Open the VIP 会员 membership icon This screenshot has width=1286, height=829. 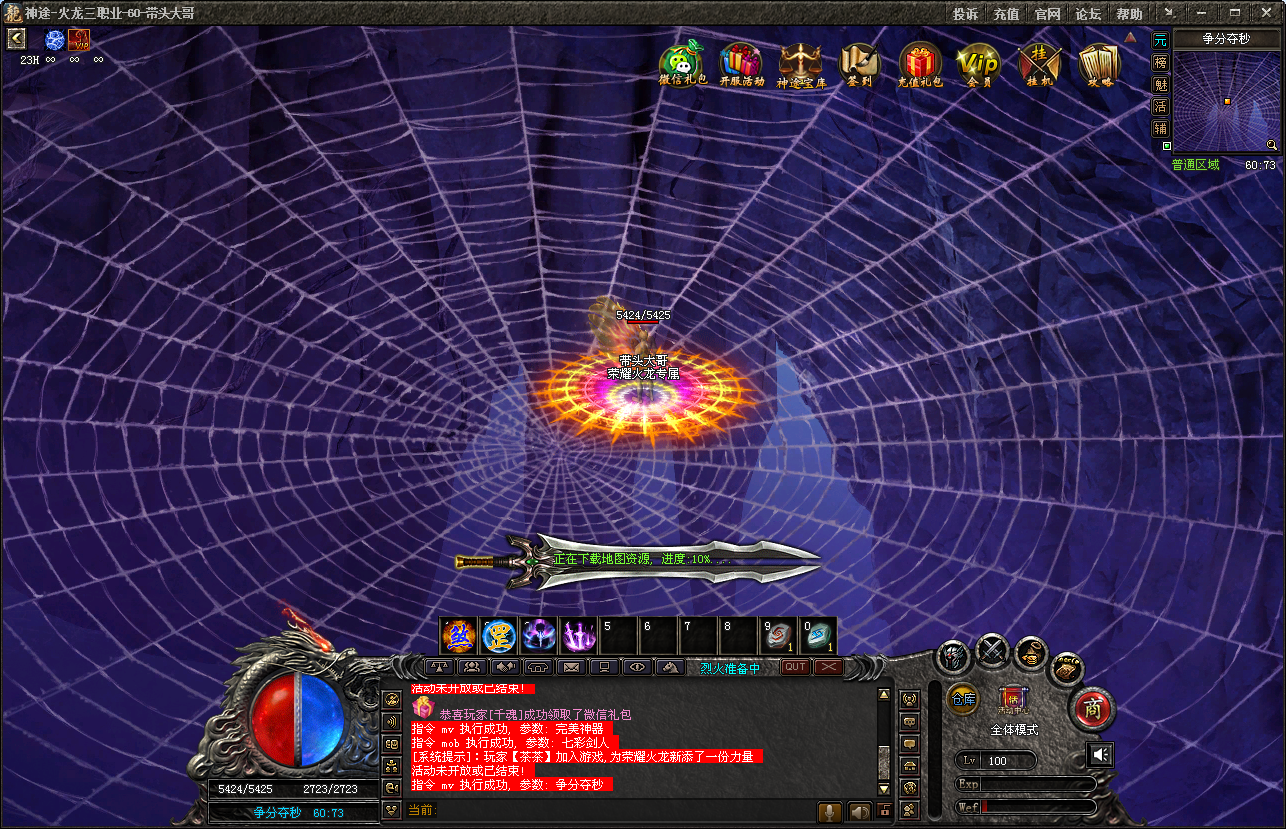point(978,64)
